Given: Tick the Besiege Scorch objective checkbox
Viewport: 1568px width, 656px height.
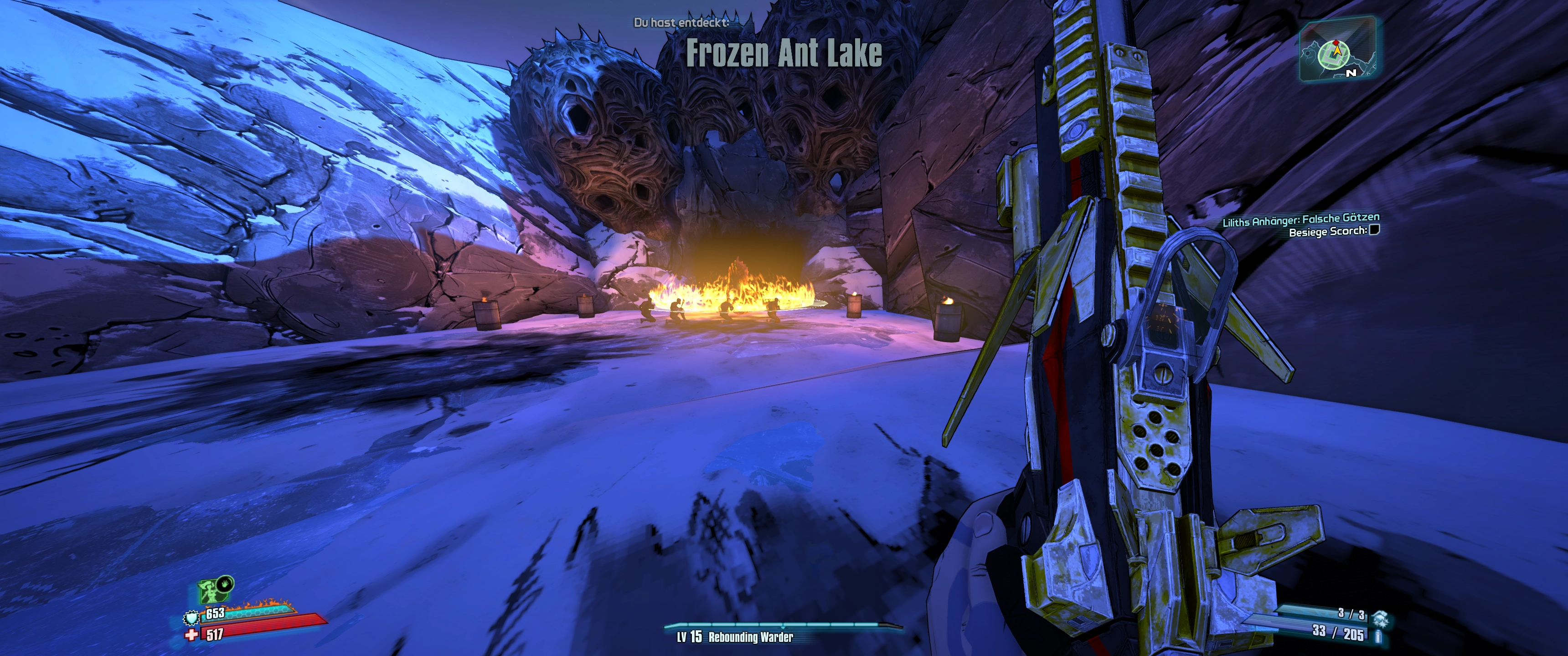Looking at the screenshot, I should (1374, 230).
